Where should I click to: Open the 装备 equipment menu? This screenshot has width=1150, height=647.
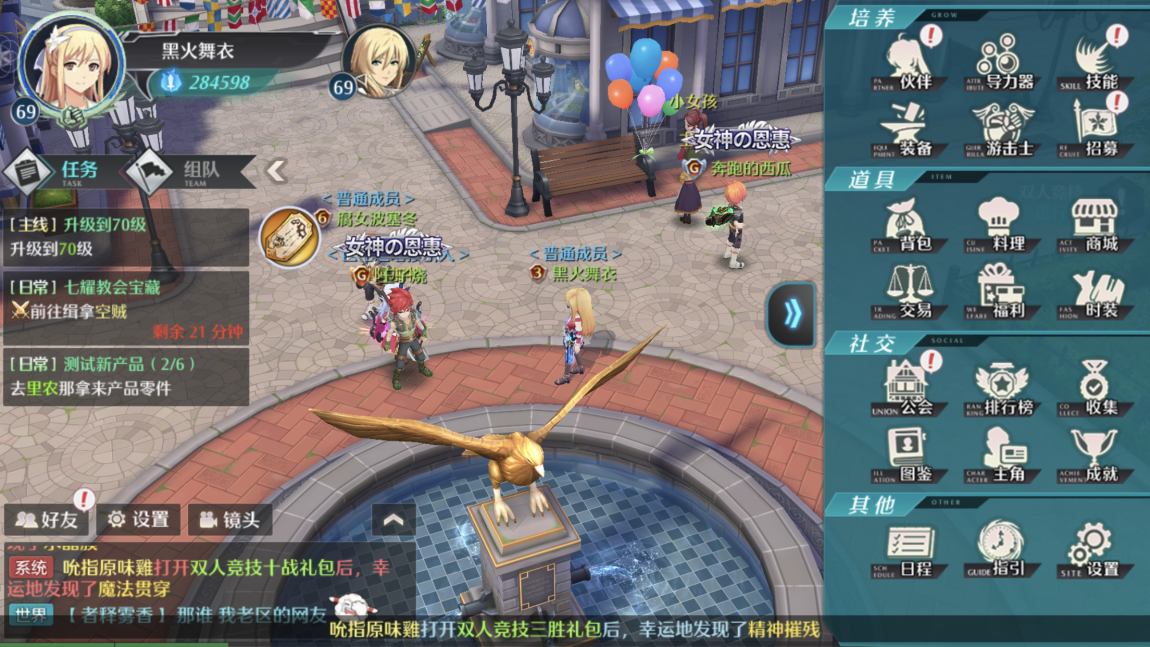909,130
